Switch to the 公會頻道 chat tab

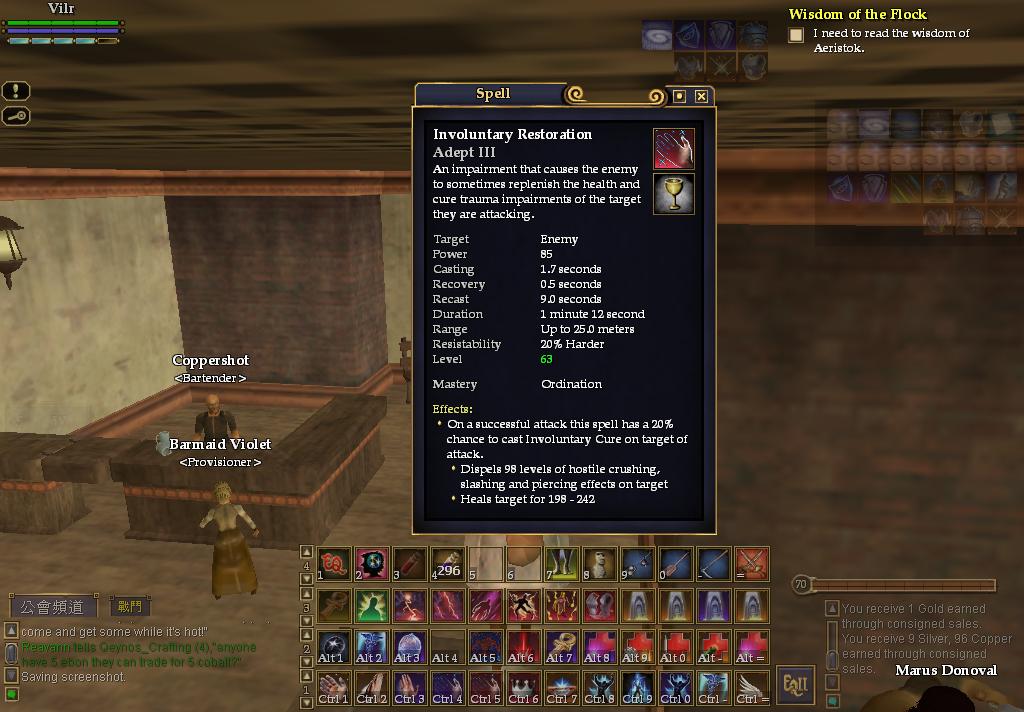pos(54,606)
